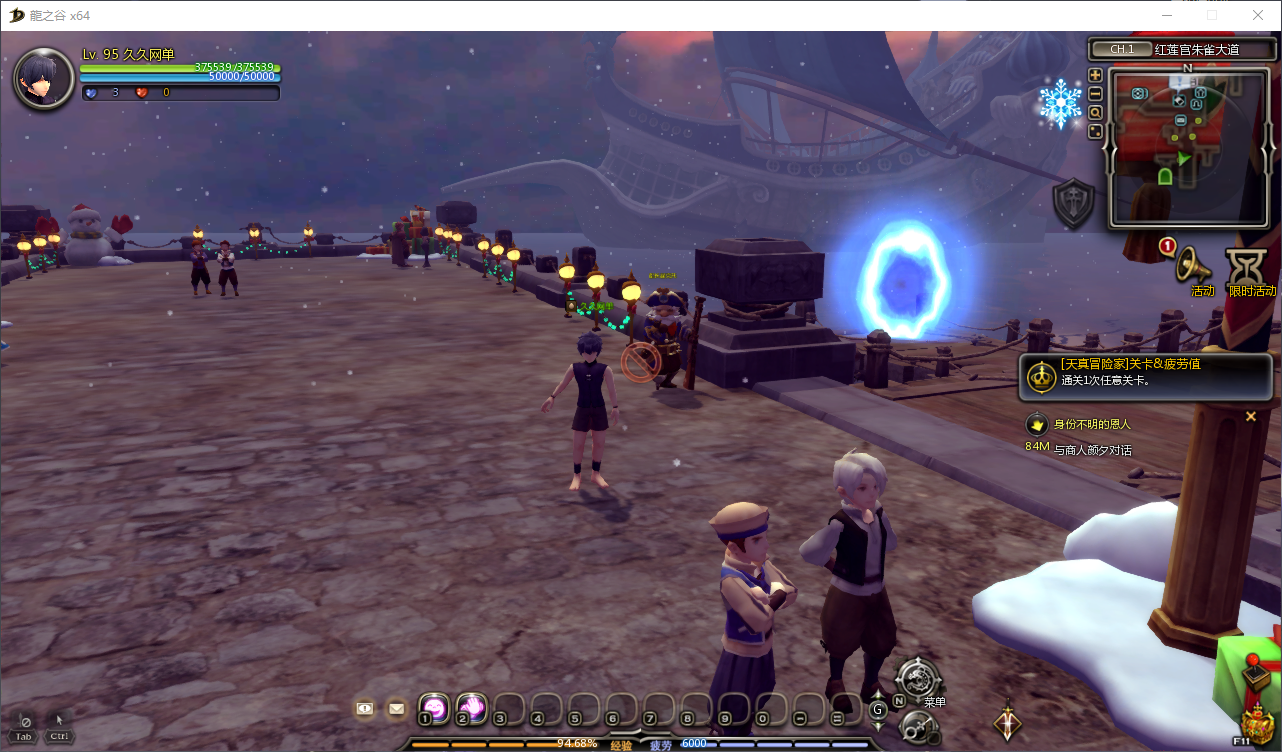Click the minimap magnifier search button
This screenshot has width=1282, height=752.
1095,113
